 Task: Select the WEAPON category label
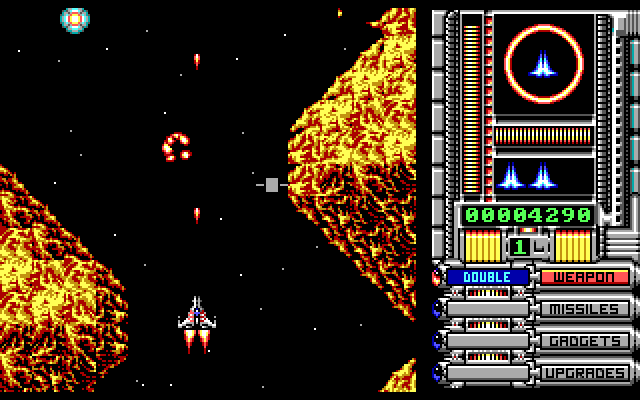[586, 277]
